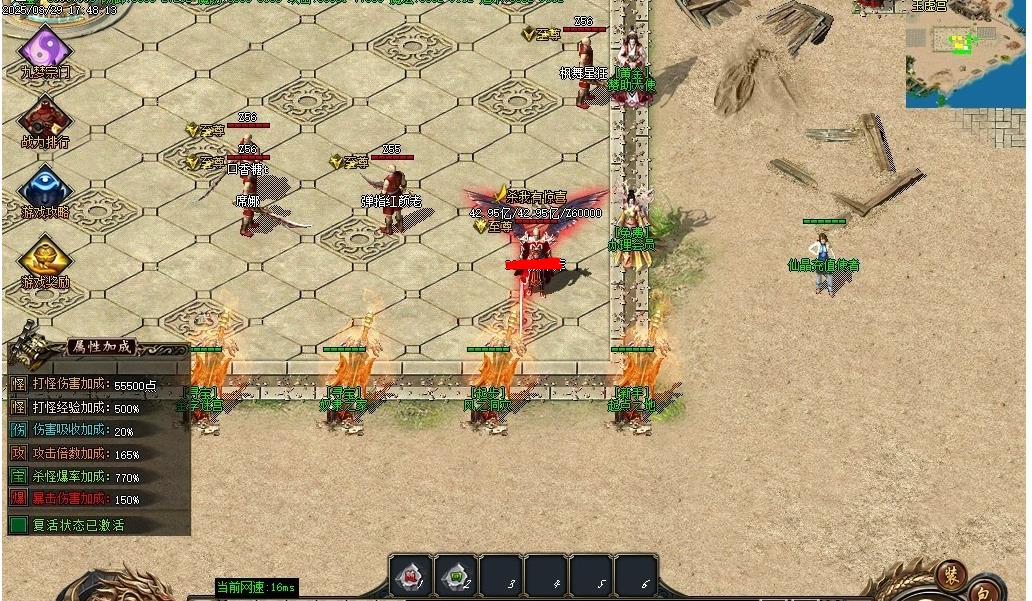Image resolution: width=1032 pixels, height=601 pixels.
Task: Click the 属性加成 panel header
Action: tap(99, 347)
